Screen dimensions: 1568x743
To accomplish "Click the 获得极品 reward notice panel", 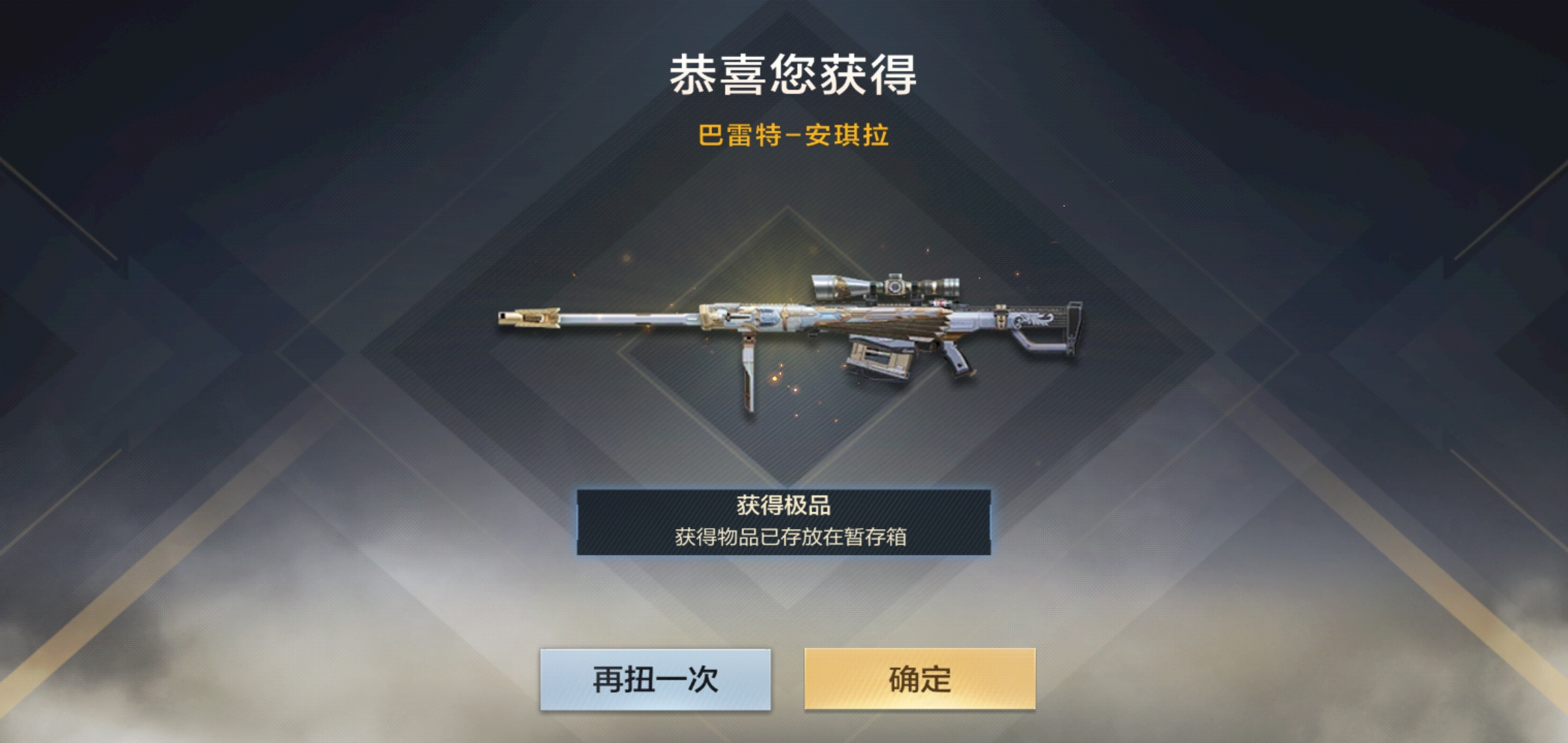I will tap(784, 520).
